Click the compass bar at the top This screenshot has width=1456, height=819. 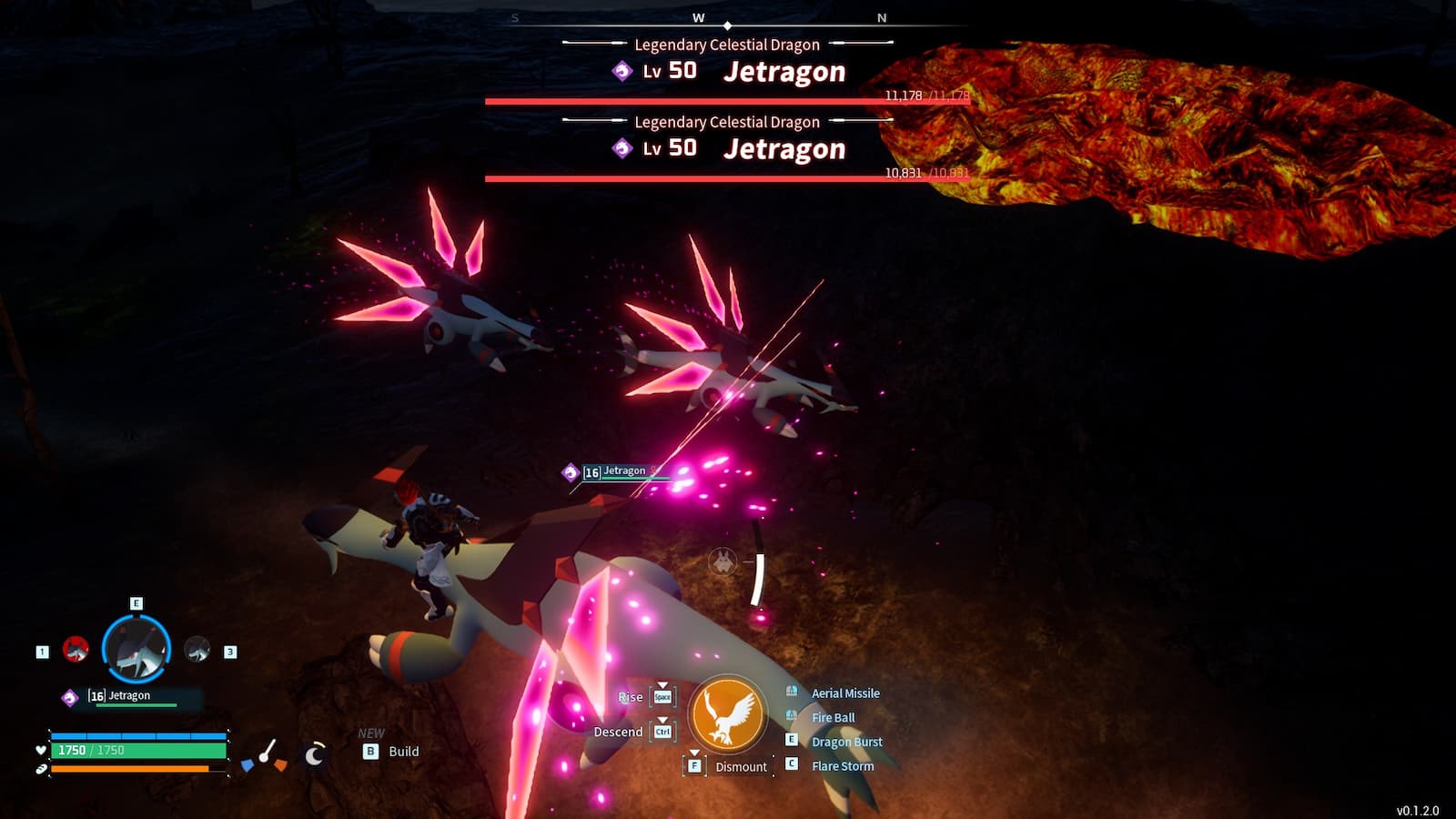click(x=728, y=20)
